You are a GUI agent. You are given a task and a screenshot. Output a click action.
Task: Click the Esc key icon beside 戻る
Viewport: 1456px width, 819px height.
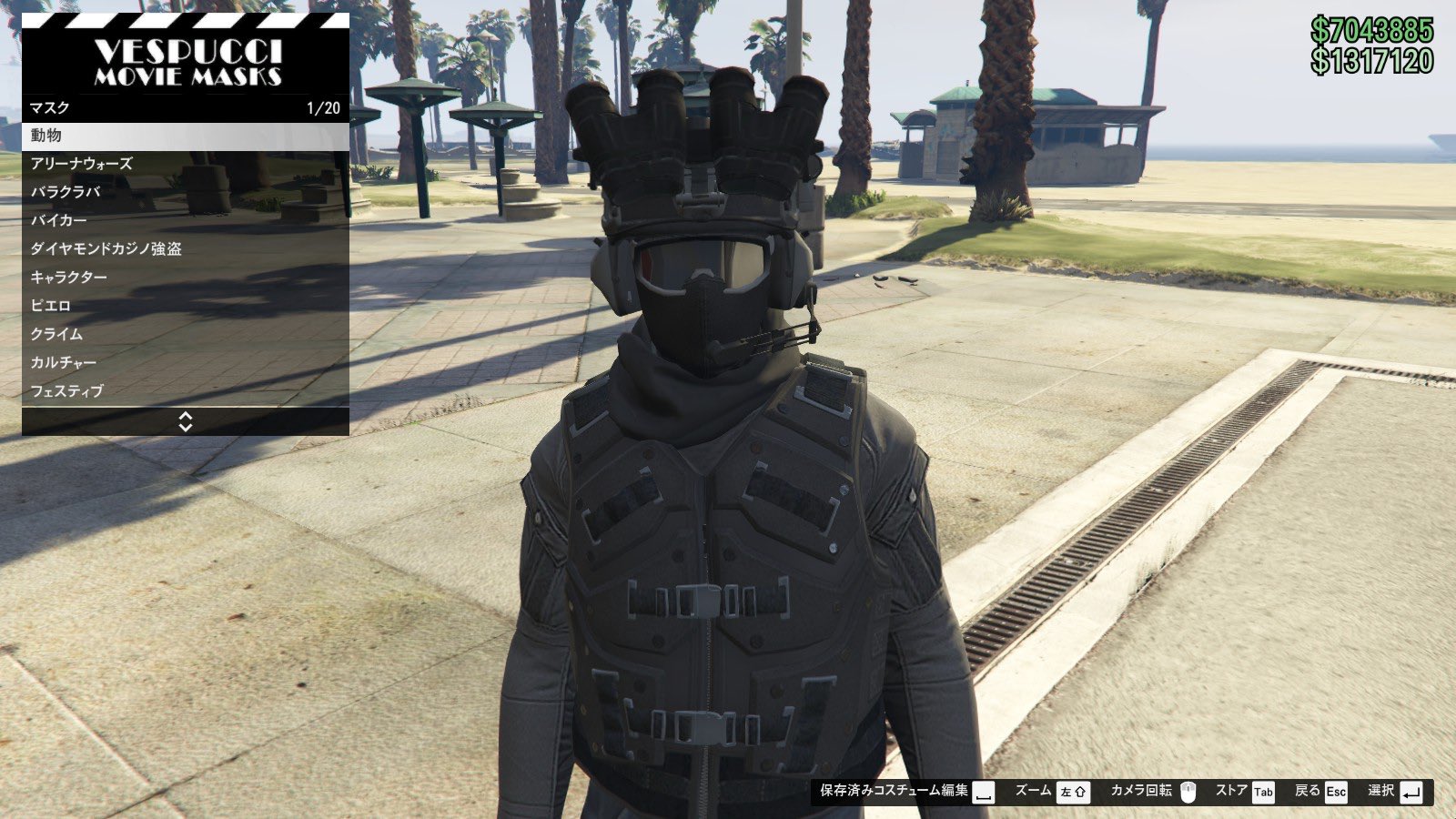[1335, 793]
